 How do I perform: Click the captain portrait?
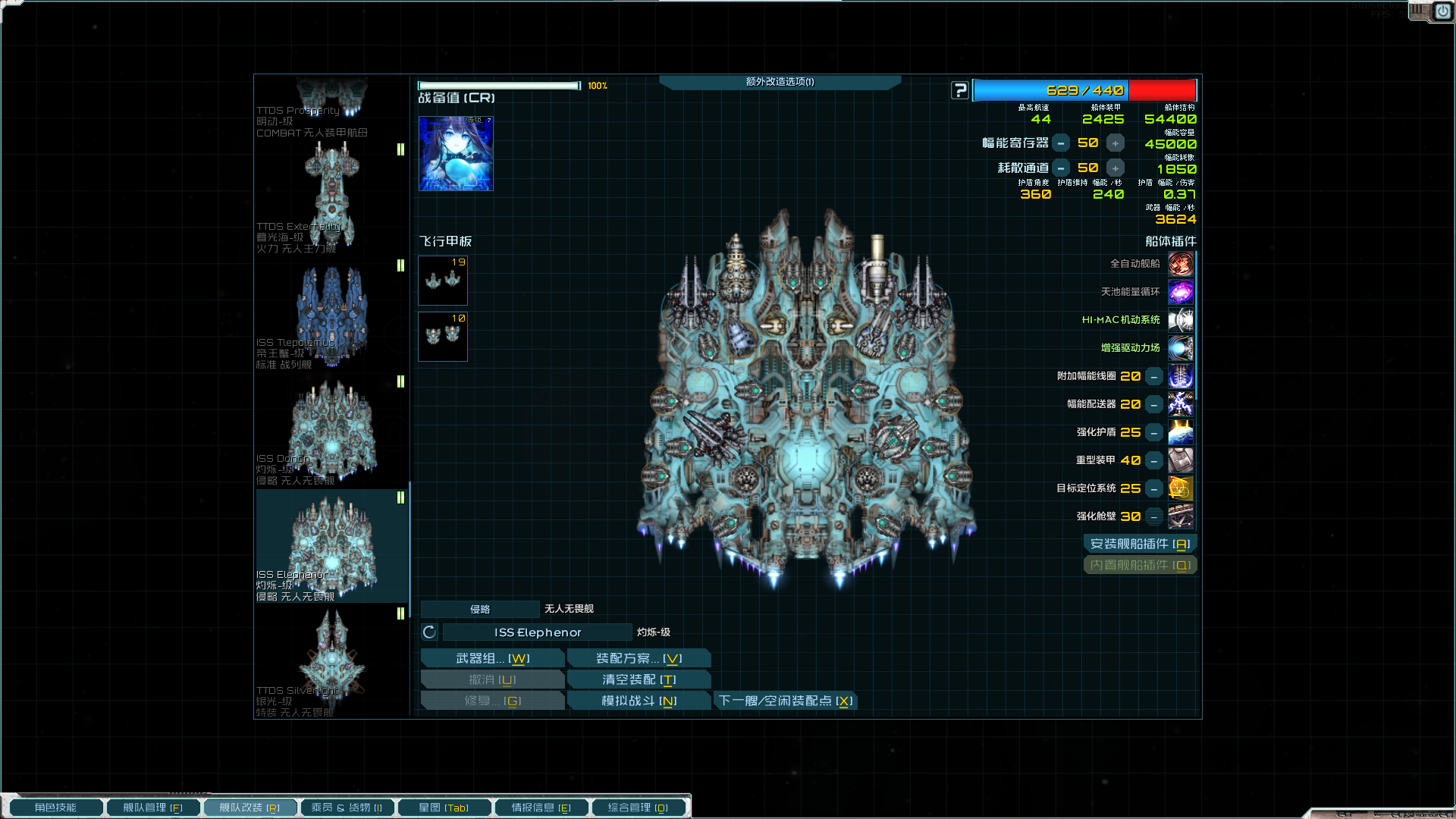456,153
